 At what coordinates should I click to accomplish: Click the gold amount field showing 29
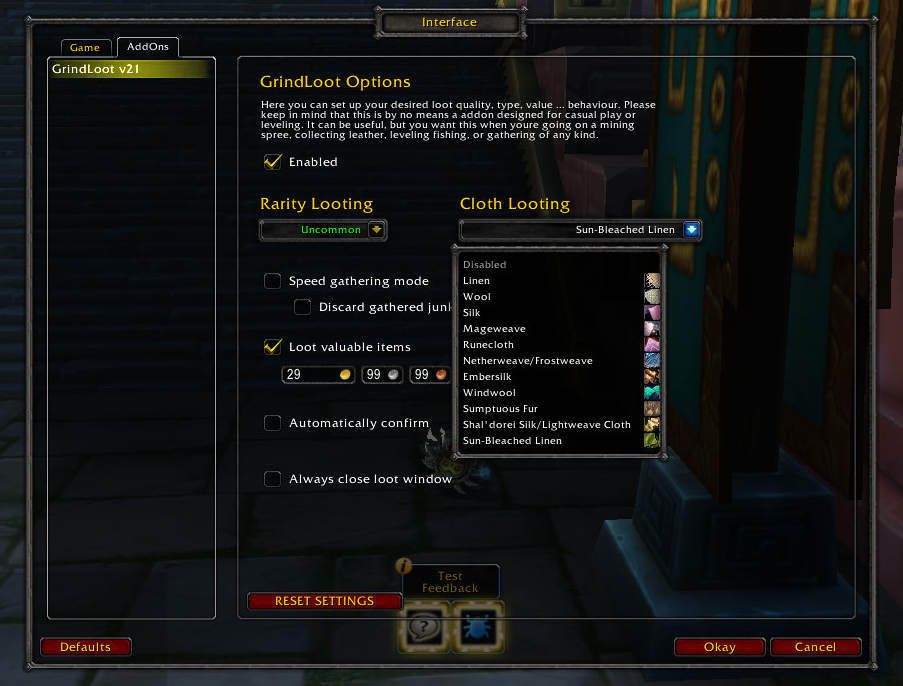pos(310,375)
